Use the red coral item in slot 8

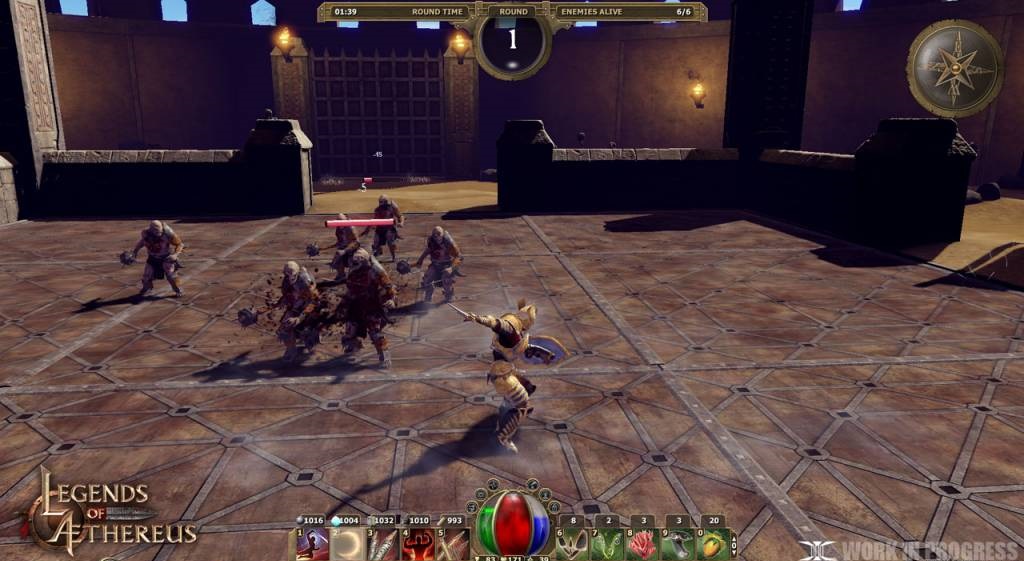tap(641, 543)
